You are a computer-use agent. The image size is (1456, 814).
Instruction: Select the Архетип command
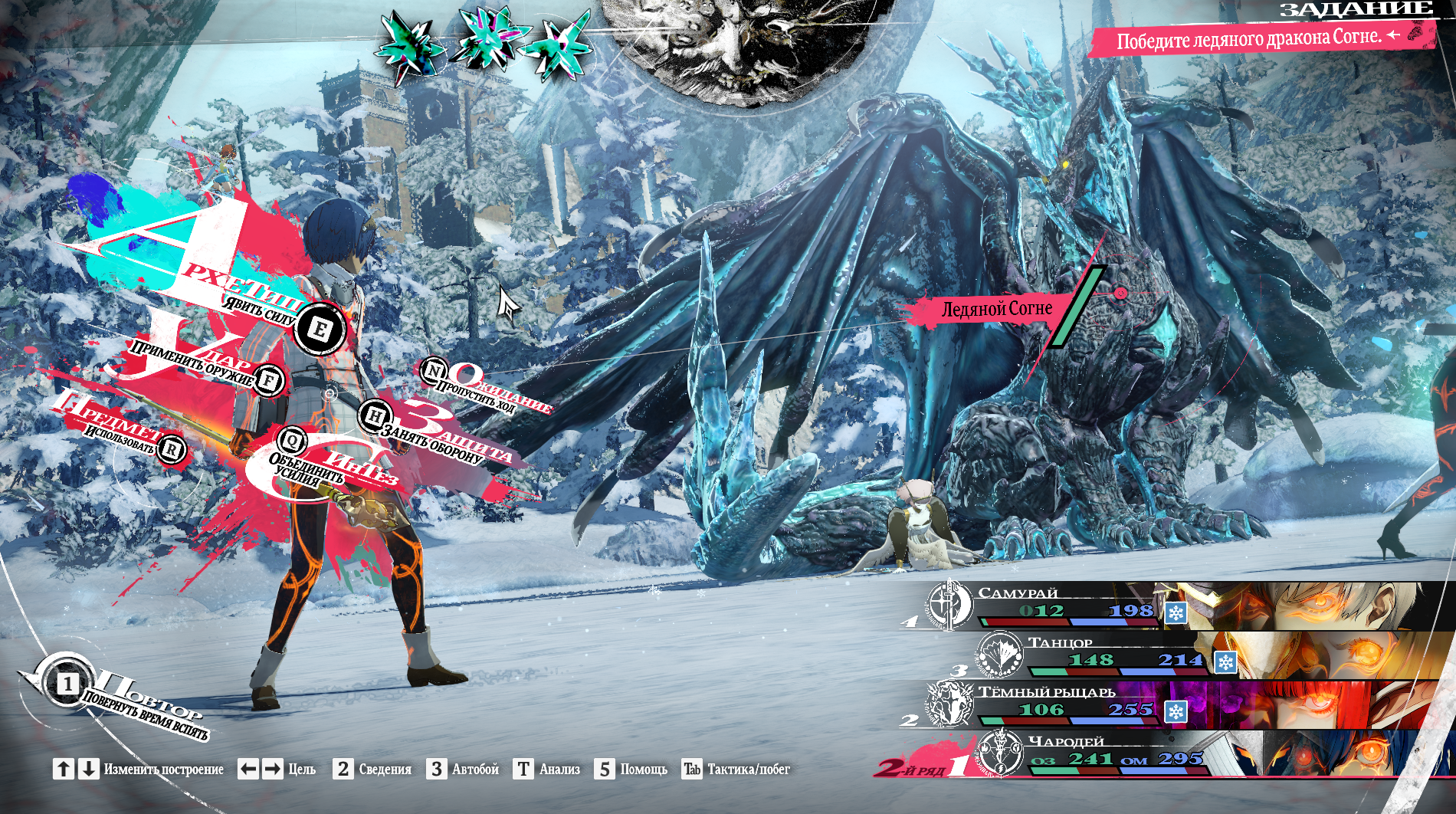click(319, 330)
